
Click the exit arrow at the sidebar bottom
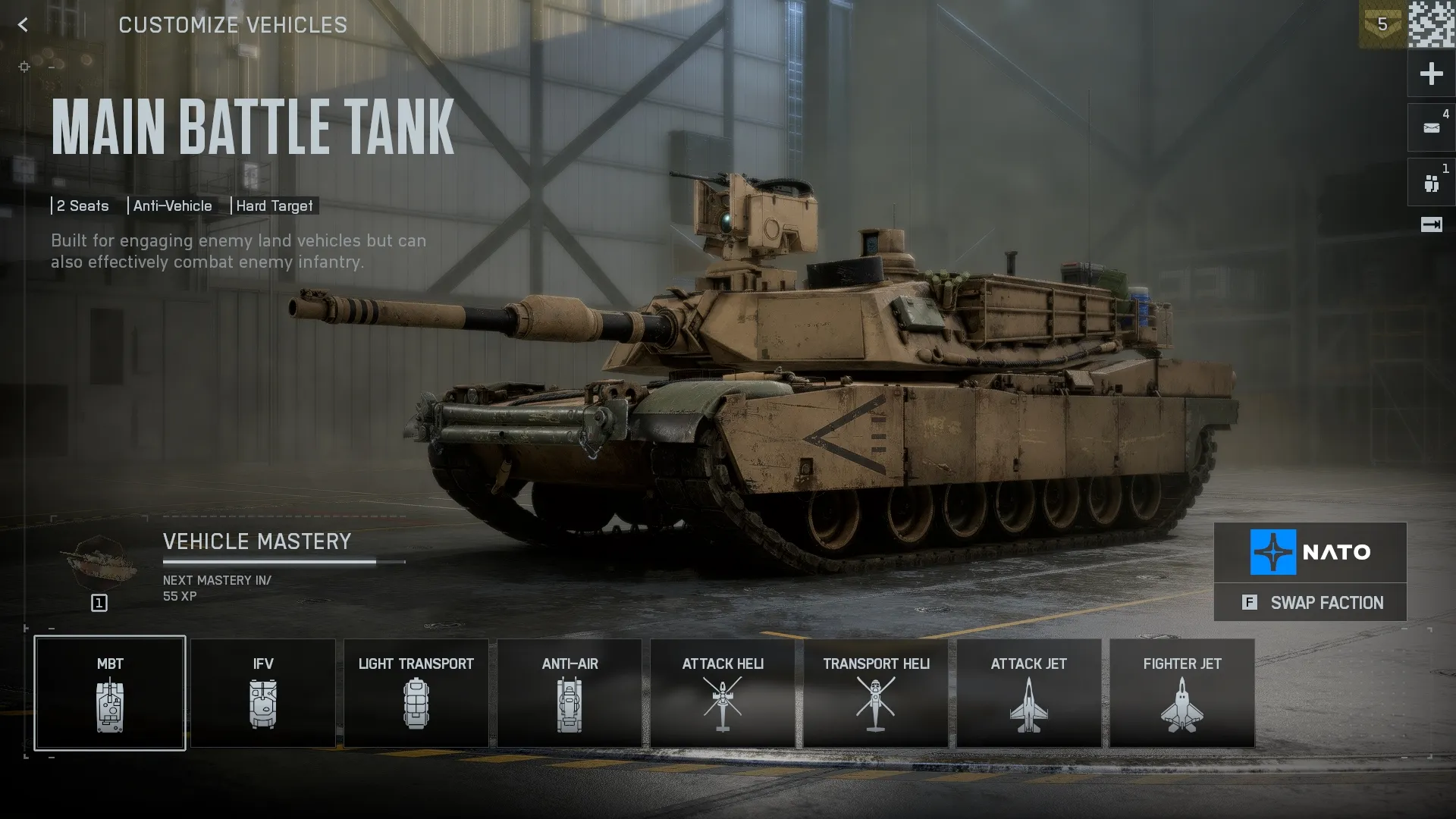(x=1430, y=224)
